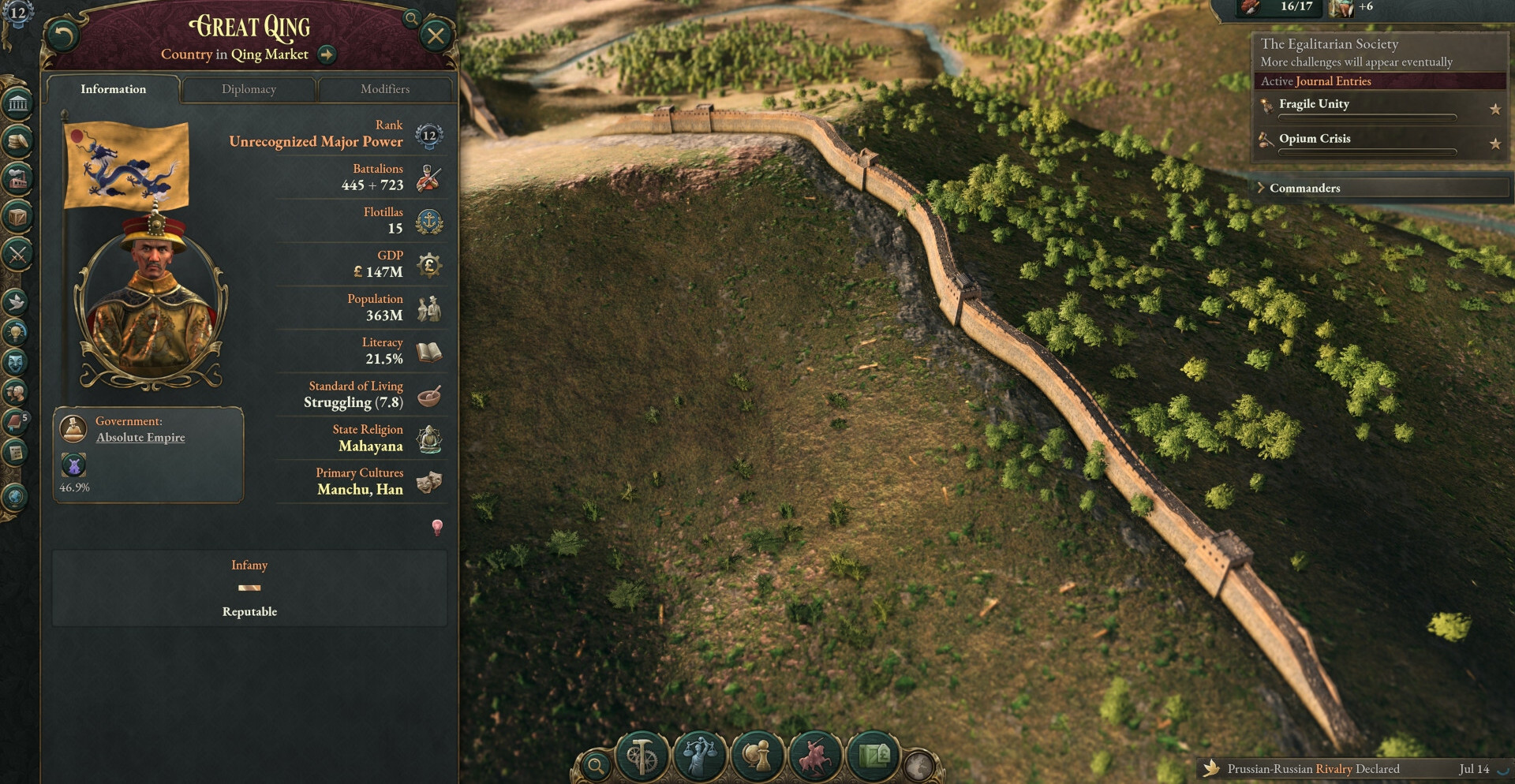Close the Great Qing country panel
The height and width of the screenshot is (784, 1515).
[x=436, y=35]
